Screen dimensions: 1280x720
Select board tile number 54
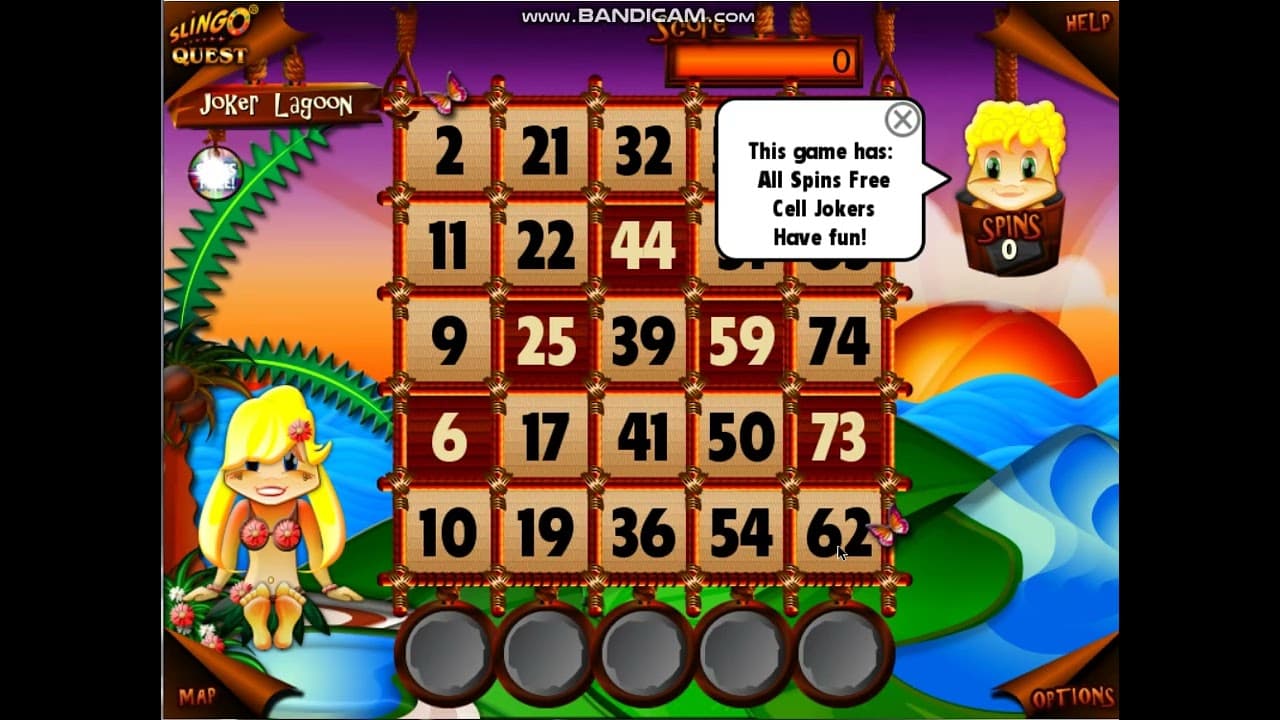point(740,533)
